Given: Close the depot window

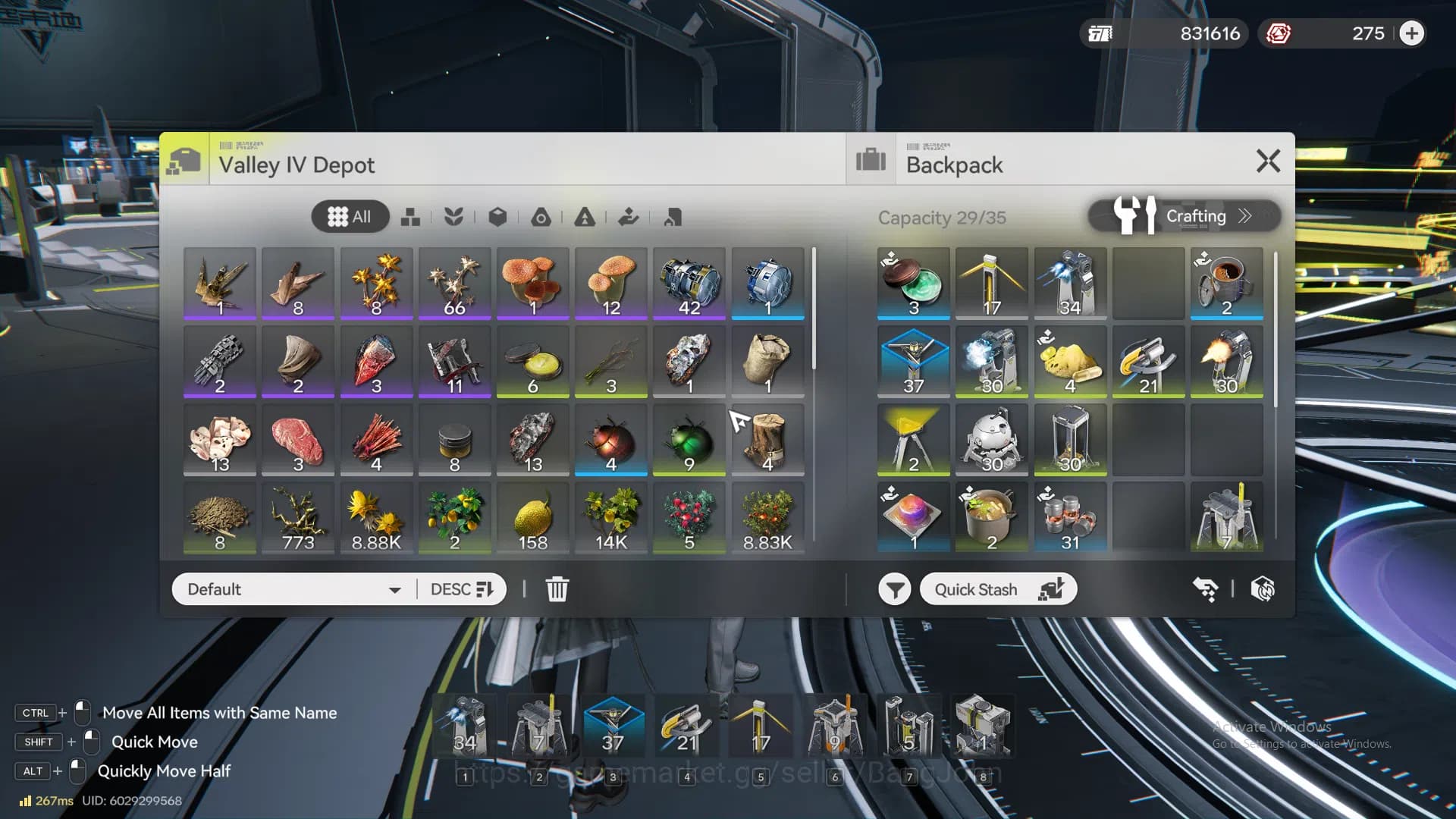Looking at the screenshot, I should pos(1268,161).
